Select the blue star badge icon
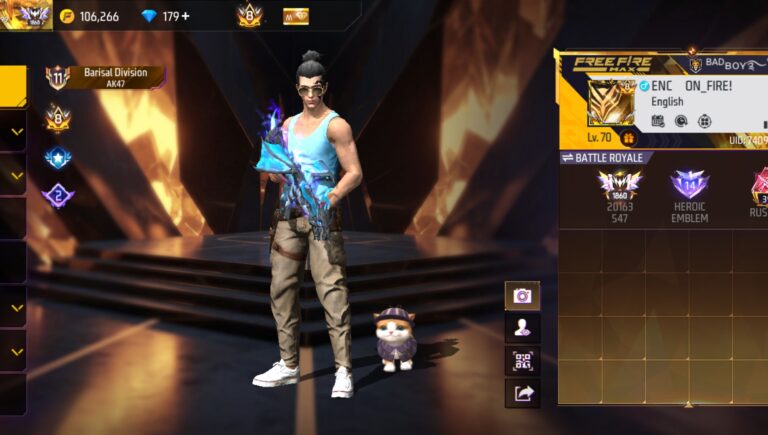The height and width of the screenshot is (435, 768). pos(57,157)
